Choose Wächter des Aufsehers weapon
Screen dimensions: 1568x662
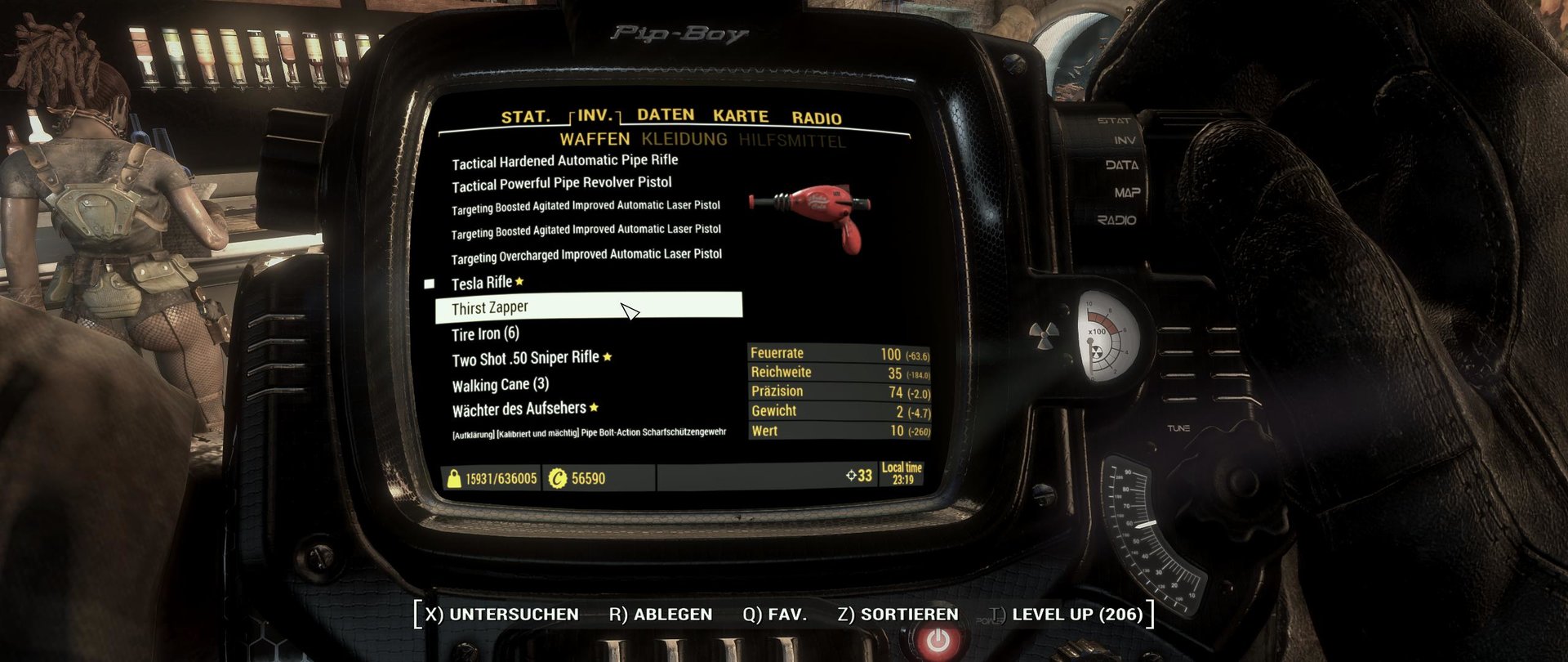(519, 409)
